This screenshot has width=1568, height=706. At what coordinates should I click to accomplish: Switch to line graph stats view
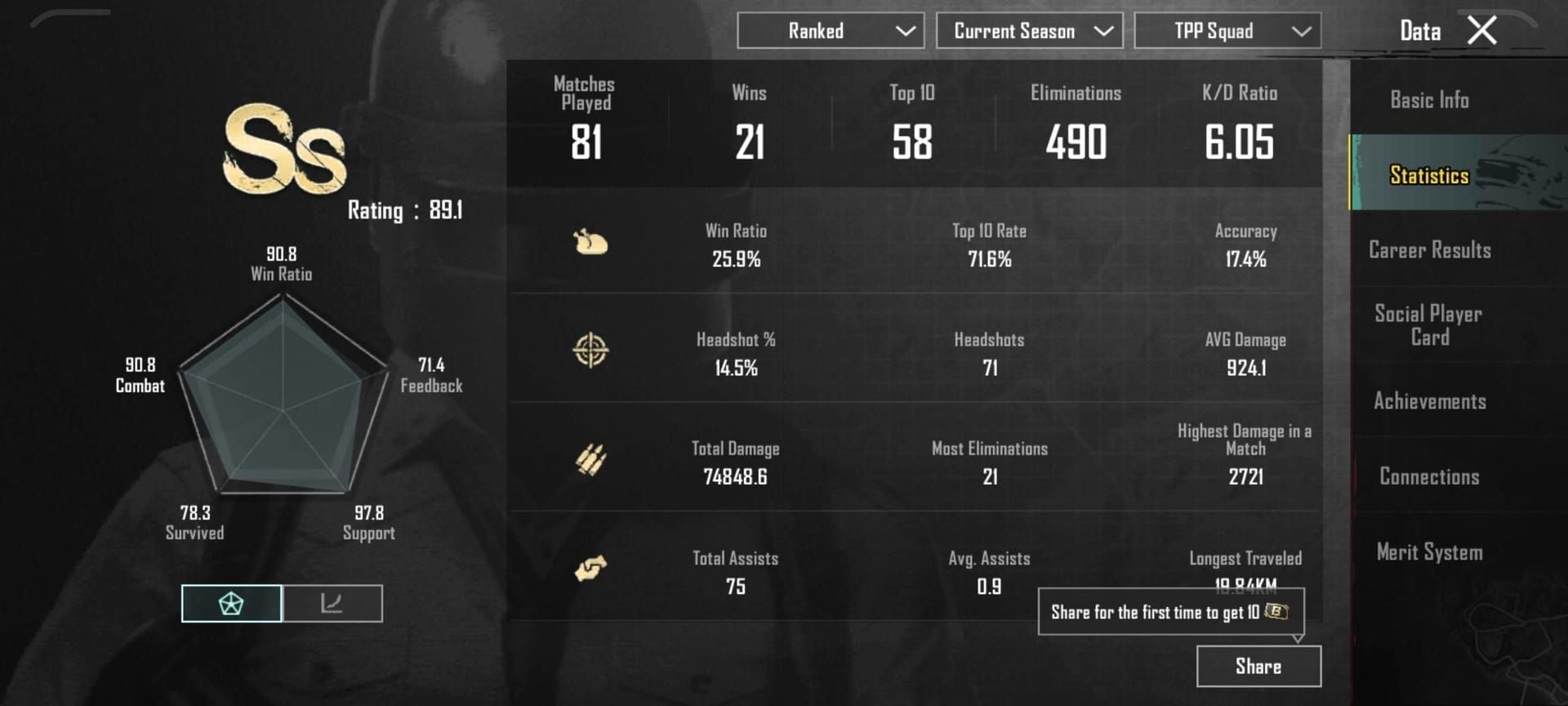pos(333,603)
